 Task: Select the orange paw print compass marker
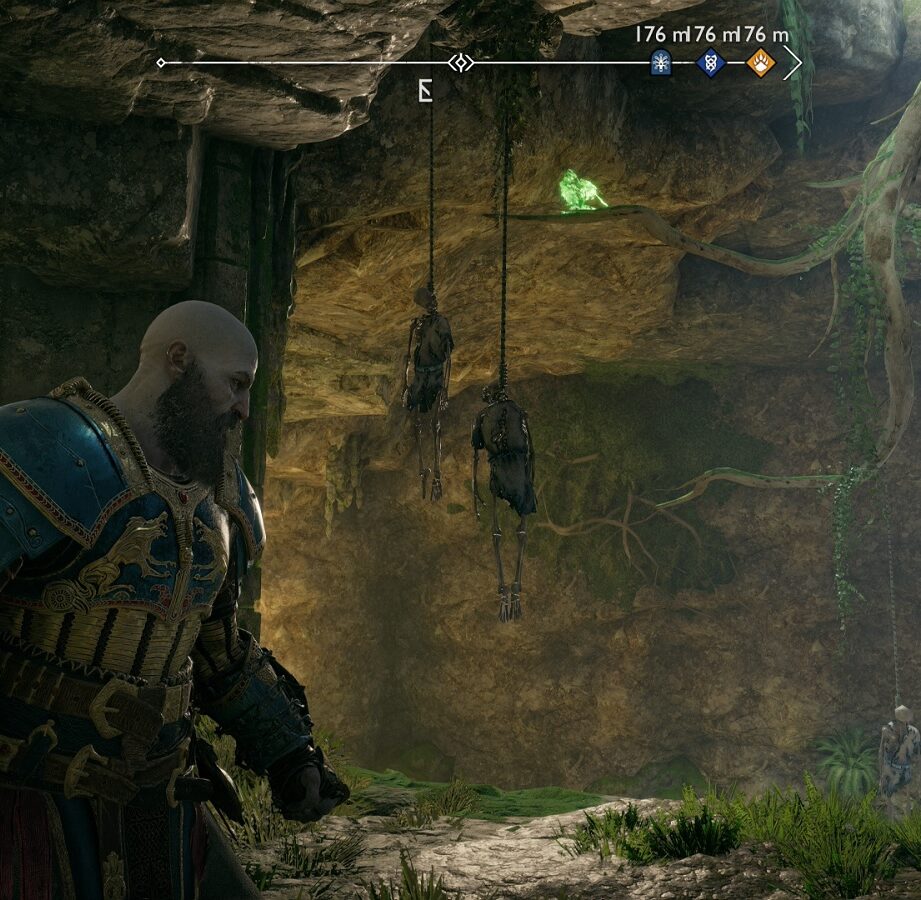[760, 63]
